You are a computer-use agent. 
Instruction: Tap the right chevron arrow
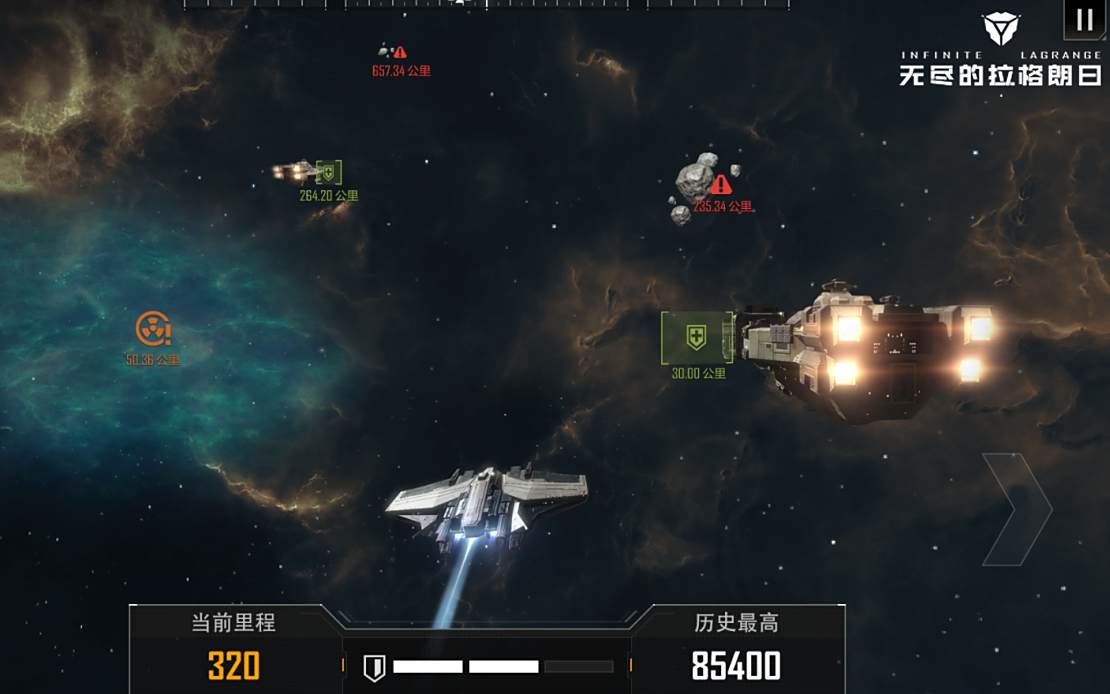click(x=1018, y=509)
